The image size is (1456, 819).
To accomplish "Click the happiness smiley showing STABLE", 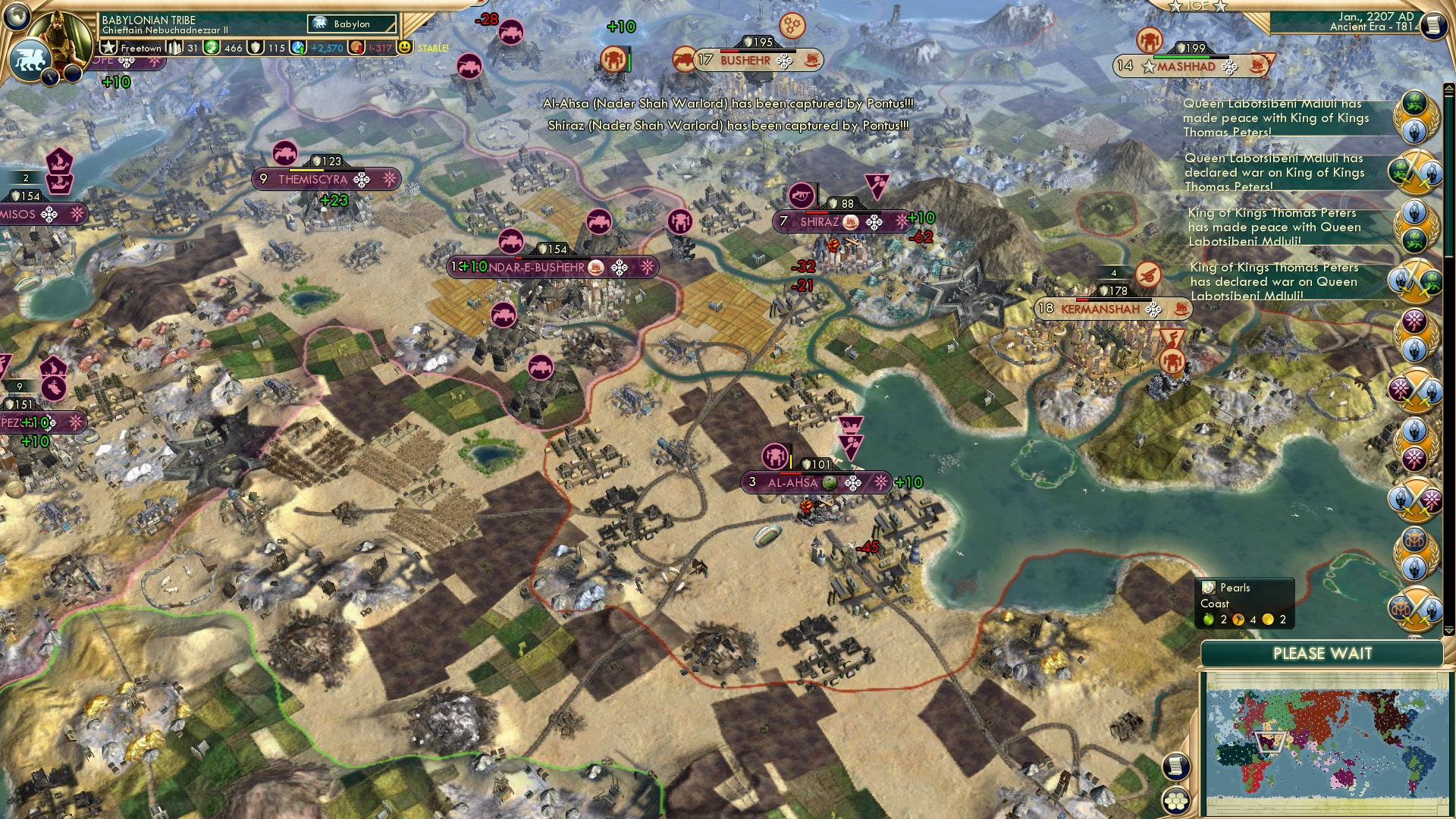I will pos(407,47).
